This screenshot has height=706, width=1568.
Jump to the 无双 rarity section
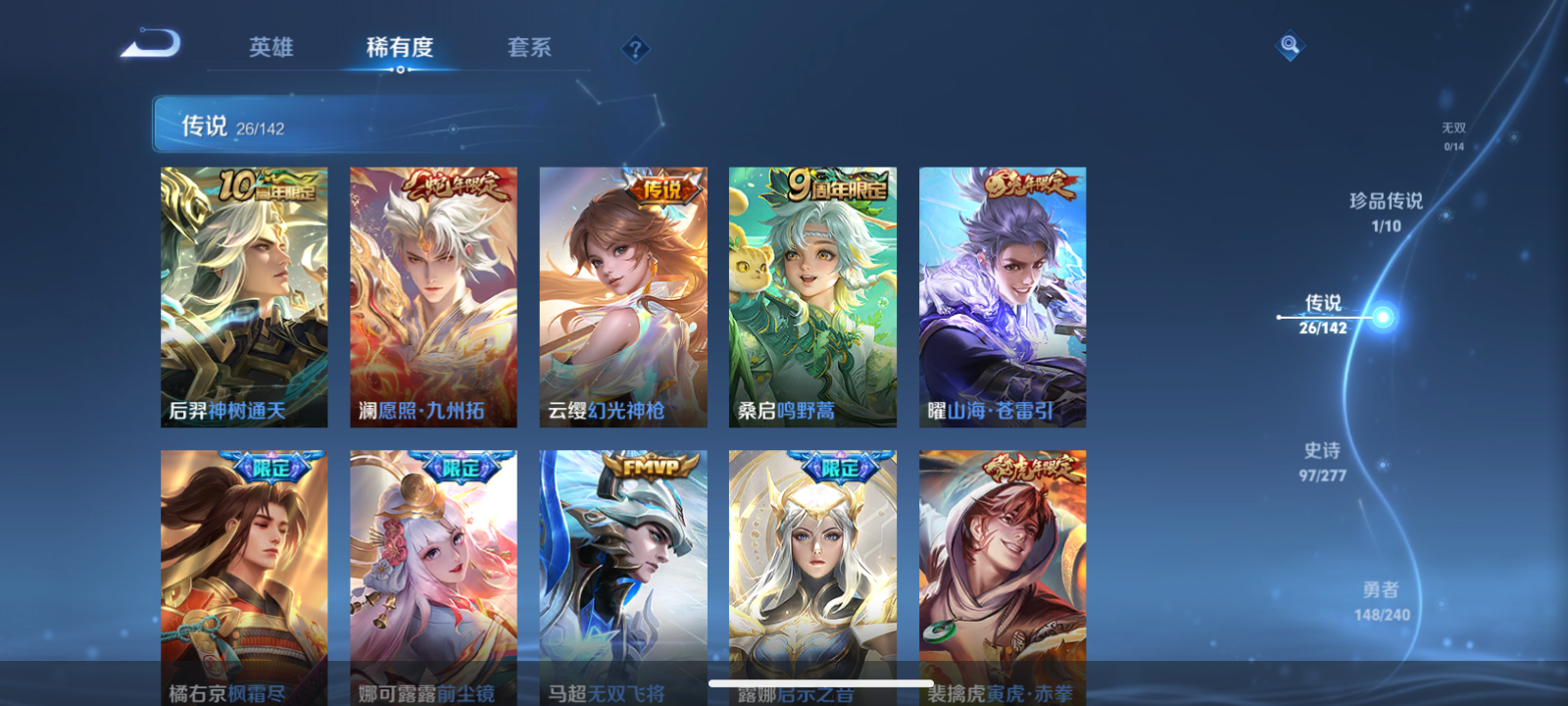[x=1451, y=132]
